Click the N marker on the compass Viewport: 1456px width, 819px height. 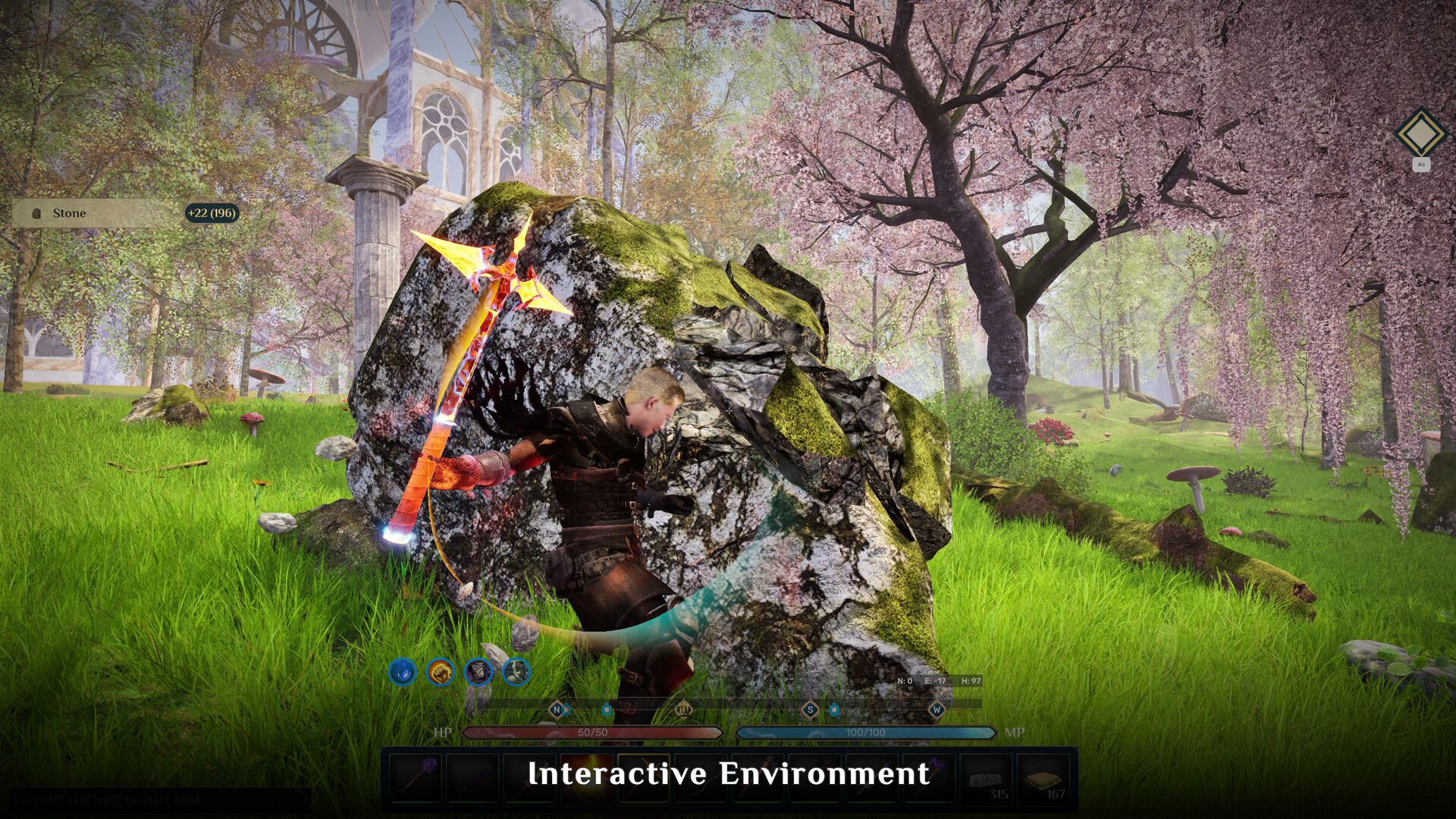tap(555, 708)
